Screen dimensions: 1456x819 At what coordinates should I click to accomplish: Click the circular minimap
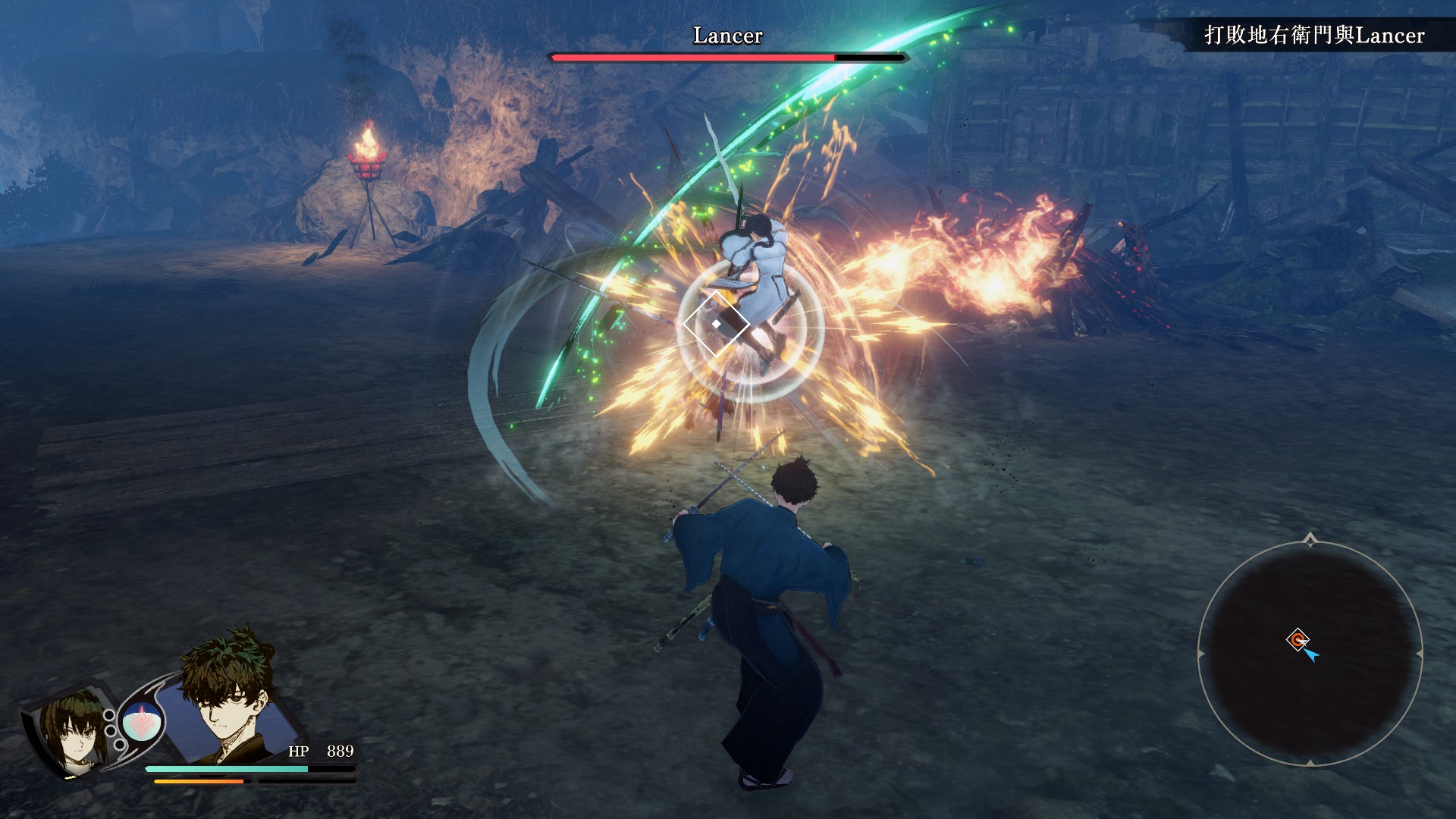pos(1310,654)
